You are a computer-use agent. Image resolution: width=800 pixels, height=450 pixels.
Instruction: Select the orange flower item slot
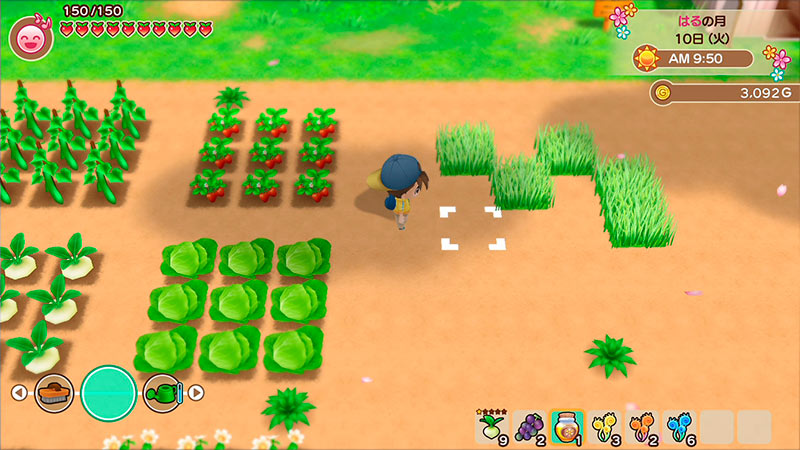642,427
